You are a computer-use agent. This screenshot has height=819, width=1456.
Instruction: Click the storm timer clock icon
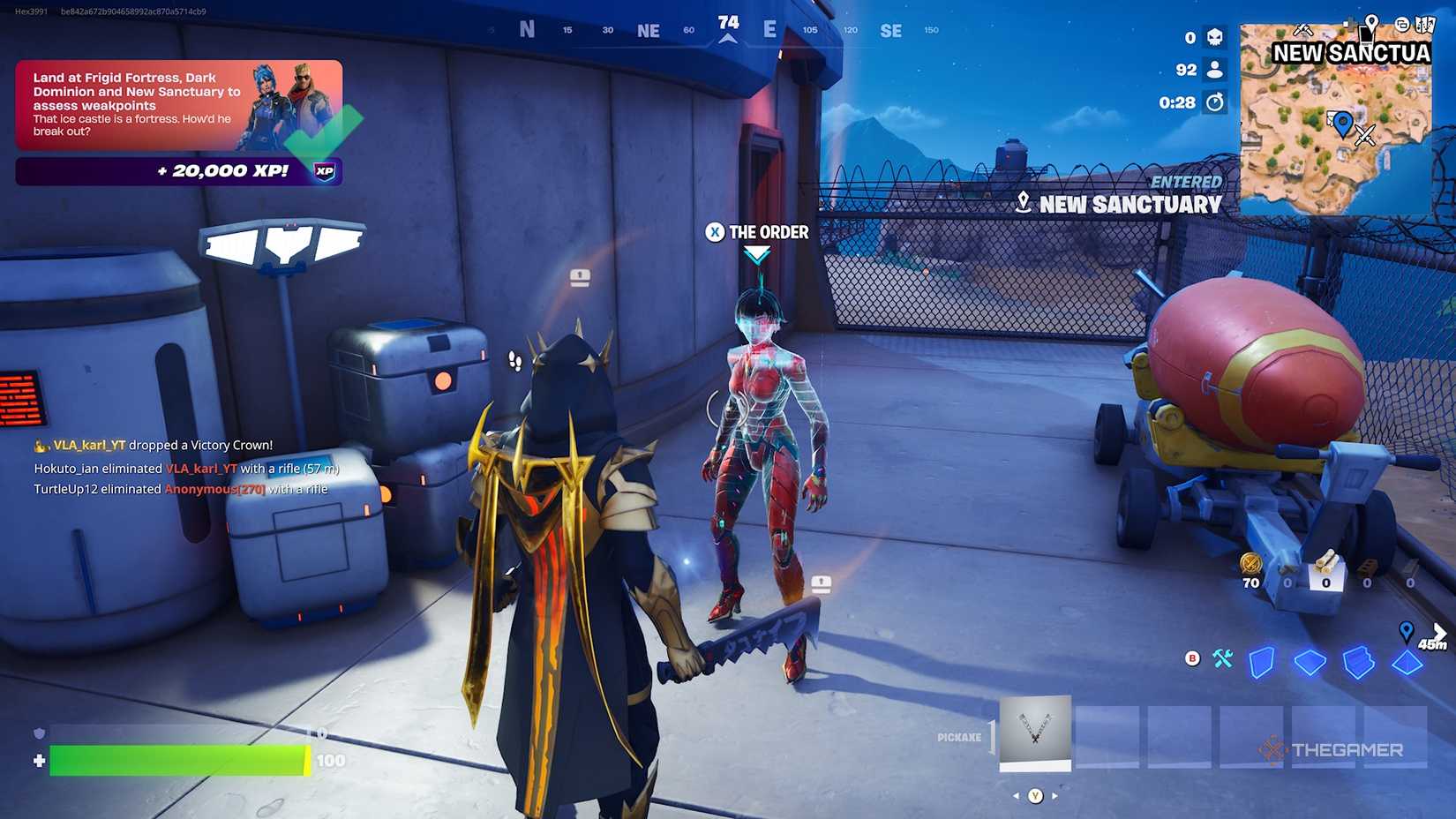click(1214, 103)
